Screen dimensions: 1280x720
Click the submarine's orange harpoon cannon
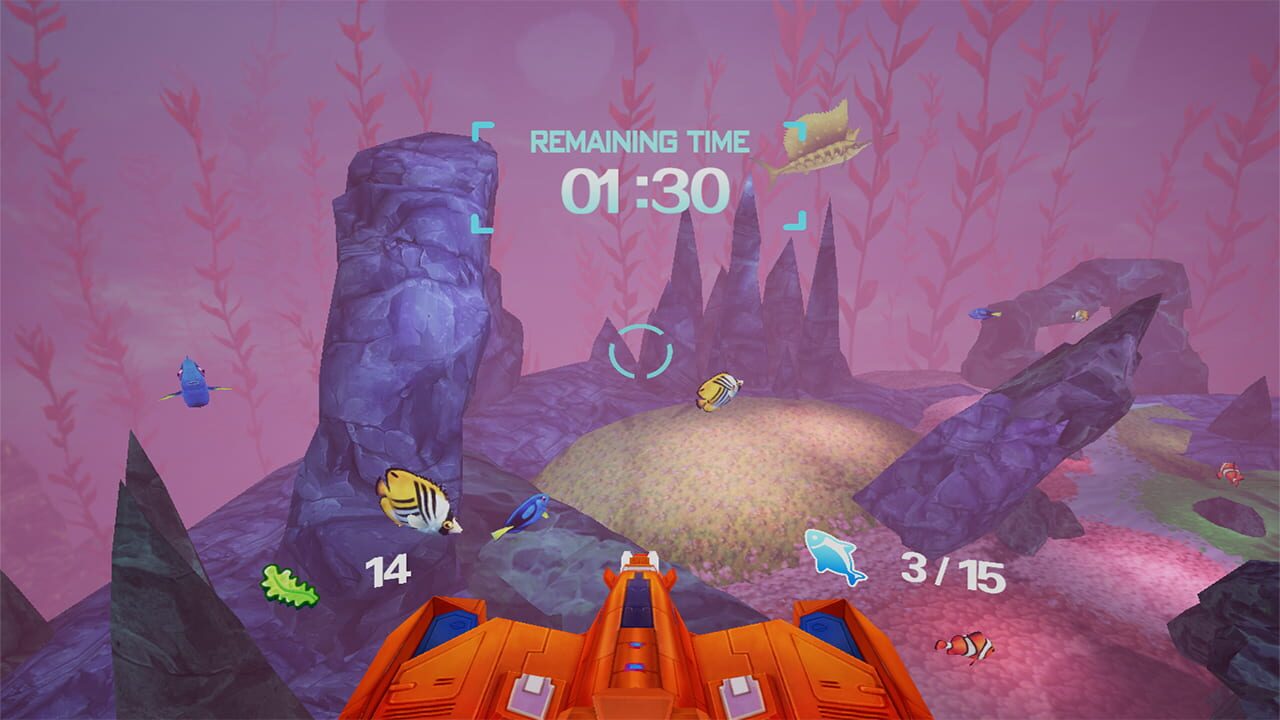pos(640,640)
